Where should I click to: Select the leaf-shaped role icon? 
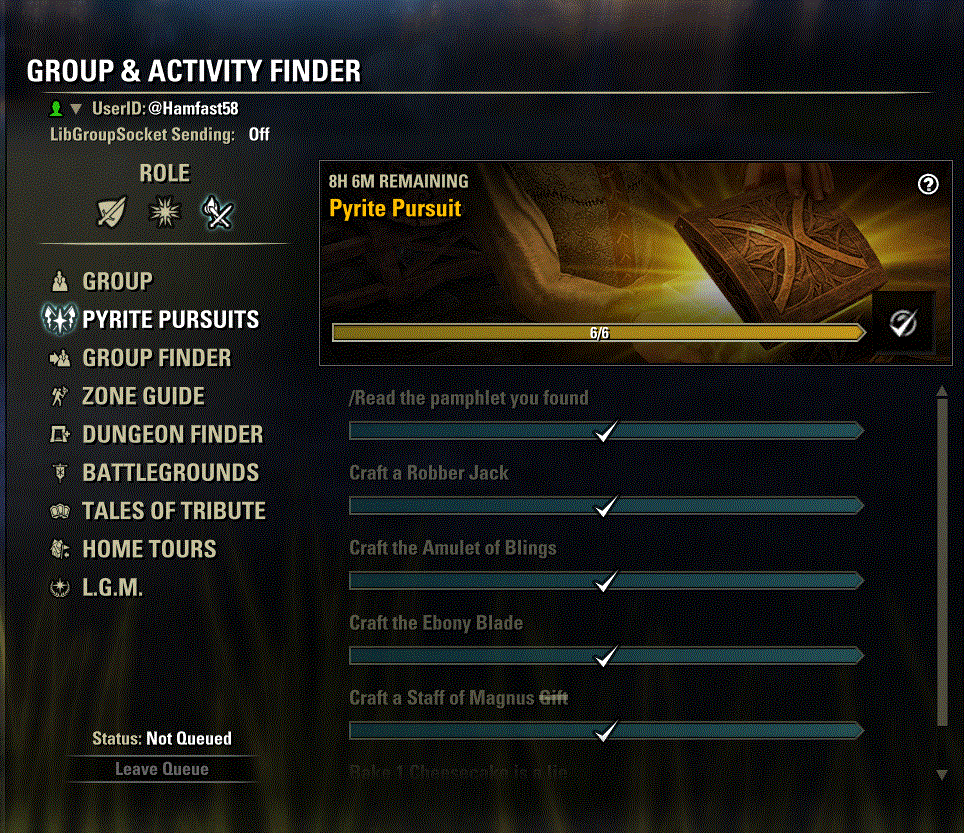pos(110,212)
